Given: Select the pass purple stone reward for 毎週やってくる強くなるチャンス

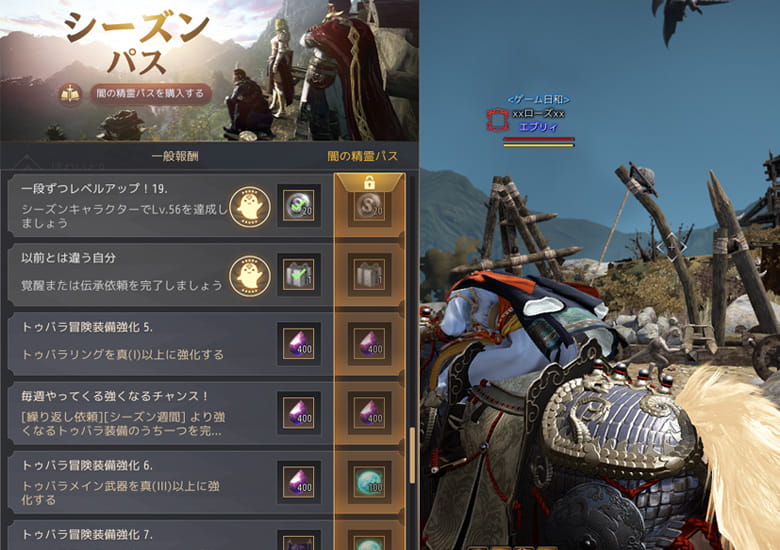Looking at the screenshot, I should point(370,411).
